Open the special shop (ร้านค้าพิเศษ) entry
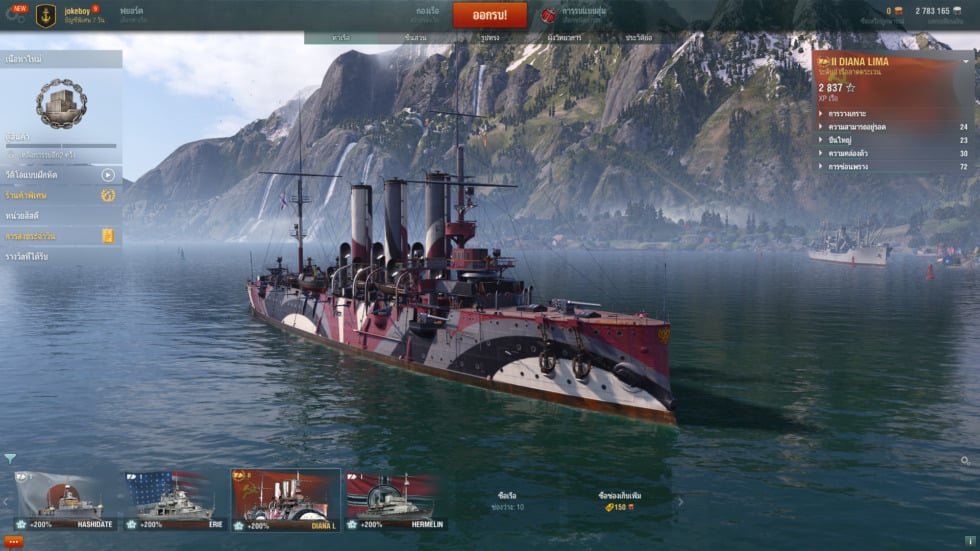The height and width of the screenshot is (551, 980). click(x=61, y=195)
